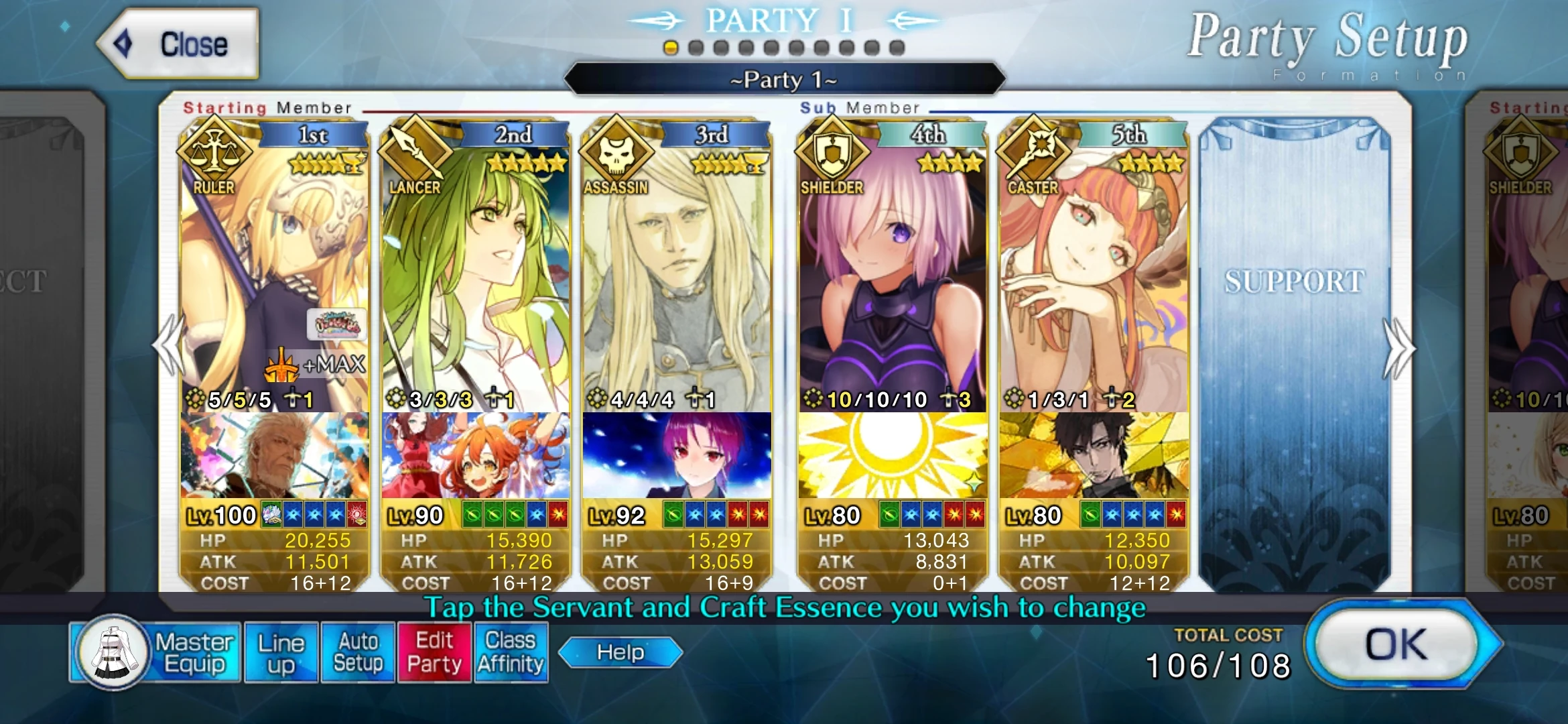Select the Caster class icon on fifth servant
The width and height of the screenshot is (1568, 724).
pyautogui.click(x=1037, y=151)
